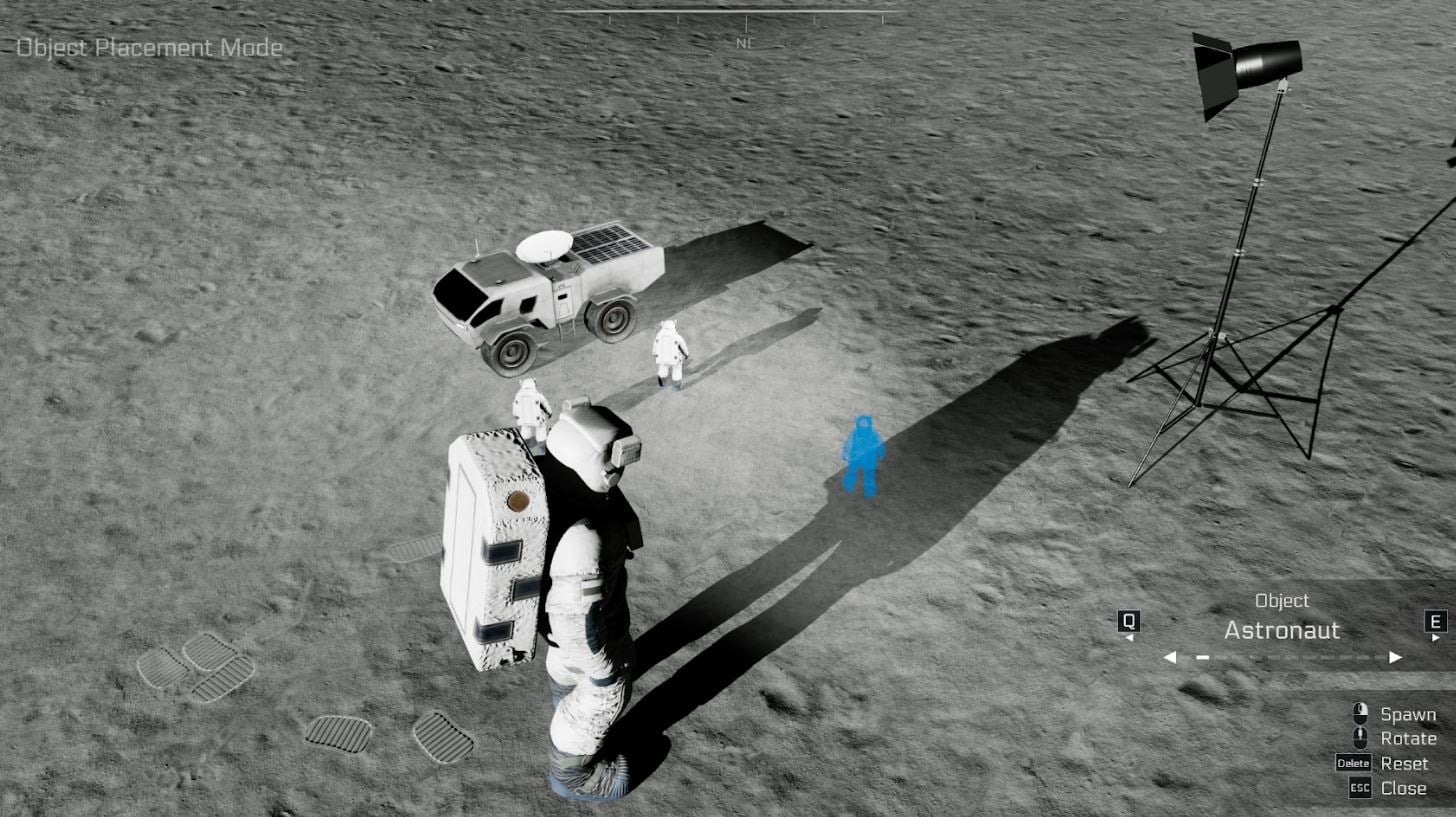This screenshot has width=1456, height=817.
Task: Click the Astronaut object name label
Action: 1282,631
